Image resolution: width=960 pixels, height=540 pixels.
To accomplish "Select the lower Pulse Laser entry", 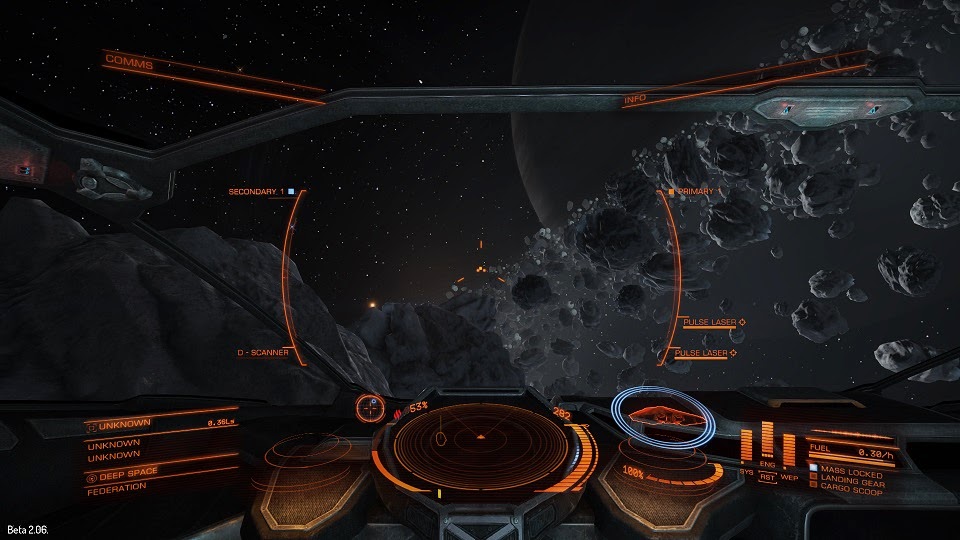I will tap(705, 353).
